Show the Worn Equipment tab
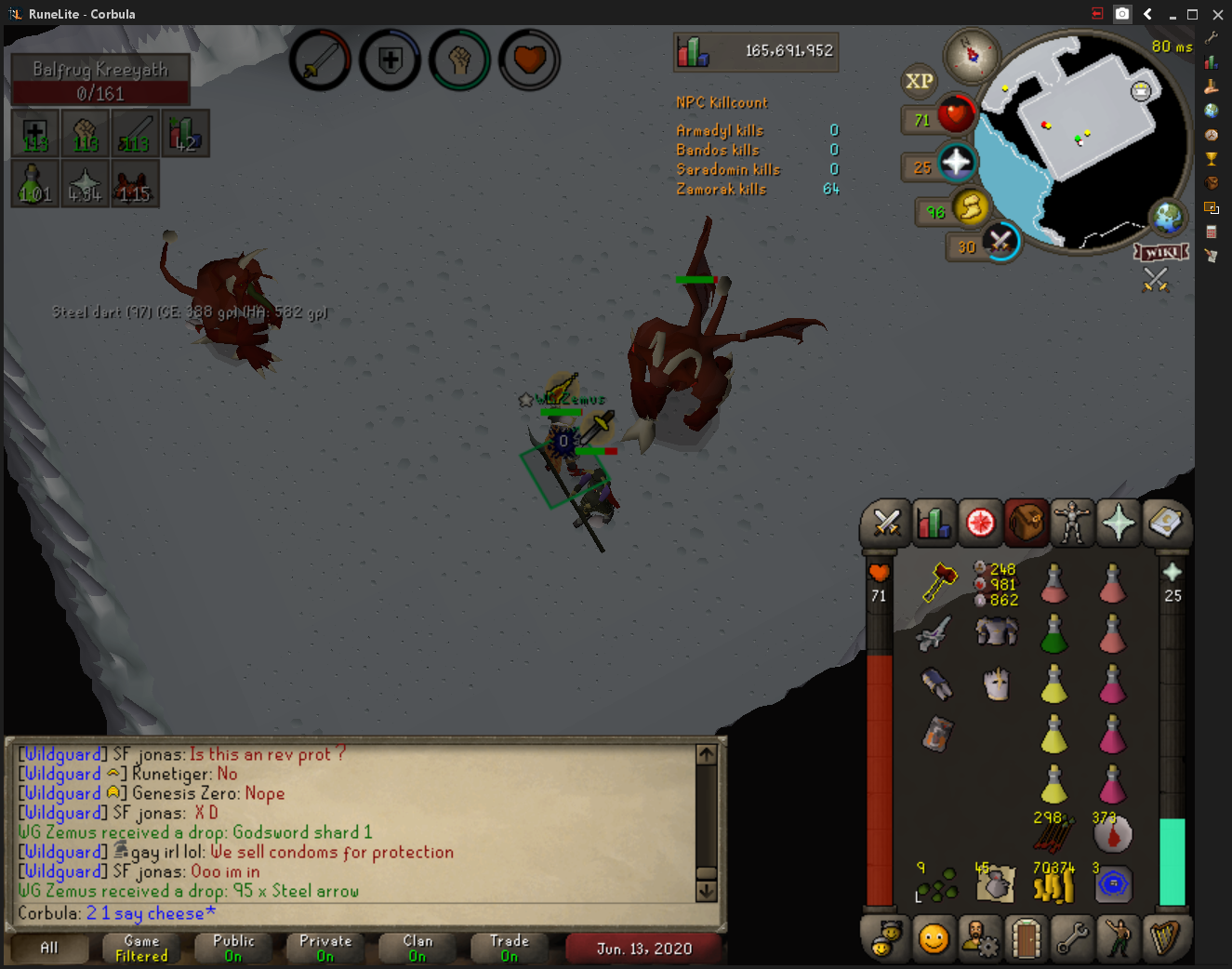This screenshot has width=1232, height=969. [x=1071, y=524]
